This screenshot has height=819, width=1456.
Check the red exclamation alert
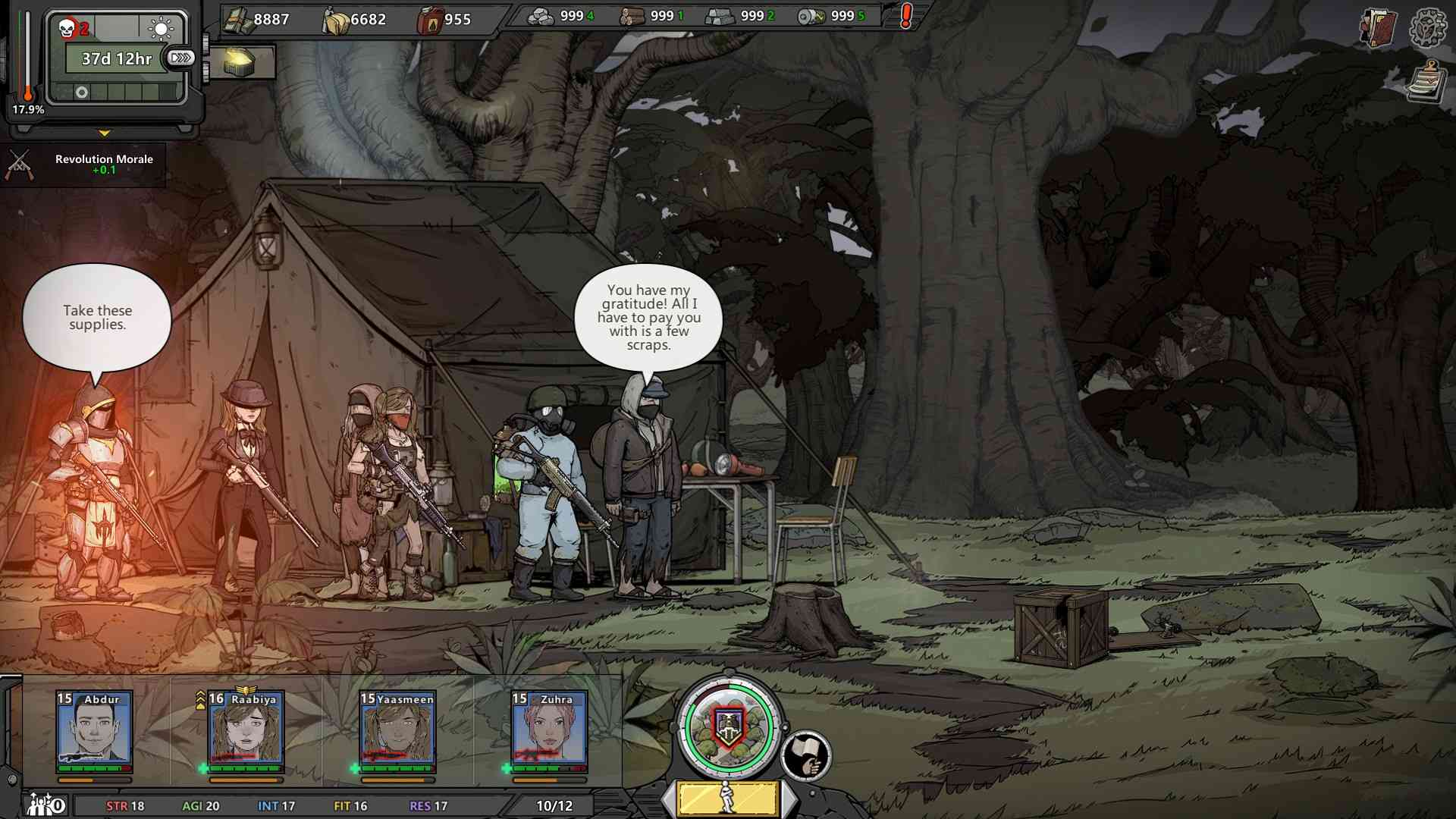point(905,16)
